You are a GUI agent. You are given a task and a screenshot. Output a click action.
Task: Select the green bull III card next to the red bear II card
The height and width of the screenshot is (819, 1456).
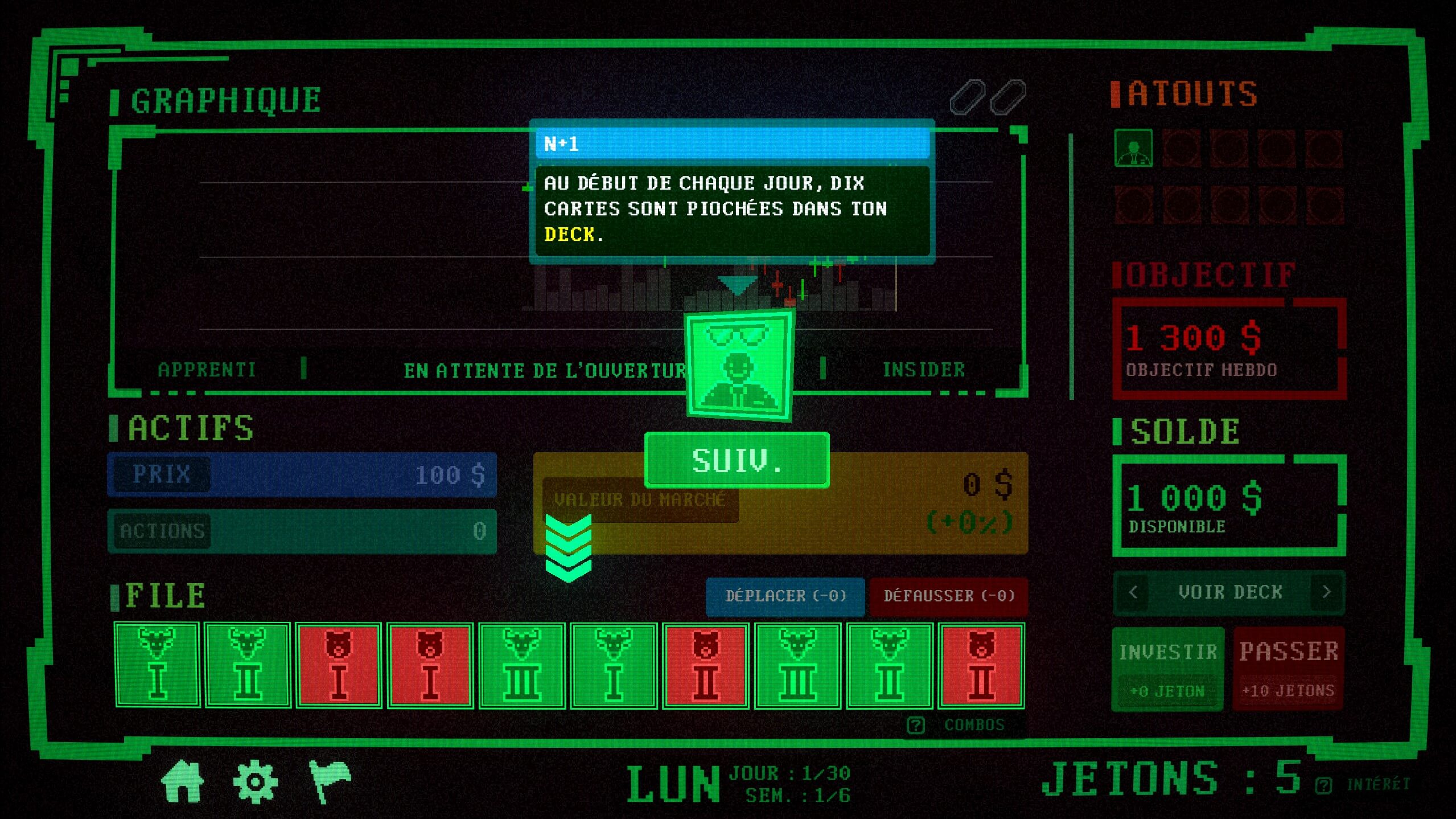[x=797, y=665]
